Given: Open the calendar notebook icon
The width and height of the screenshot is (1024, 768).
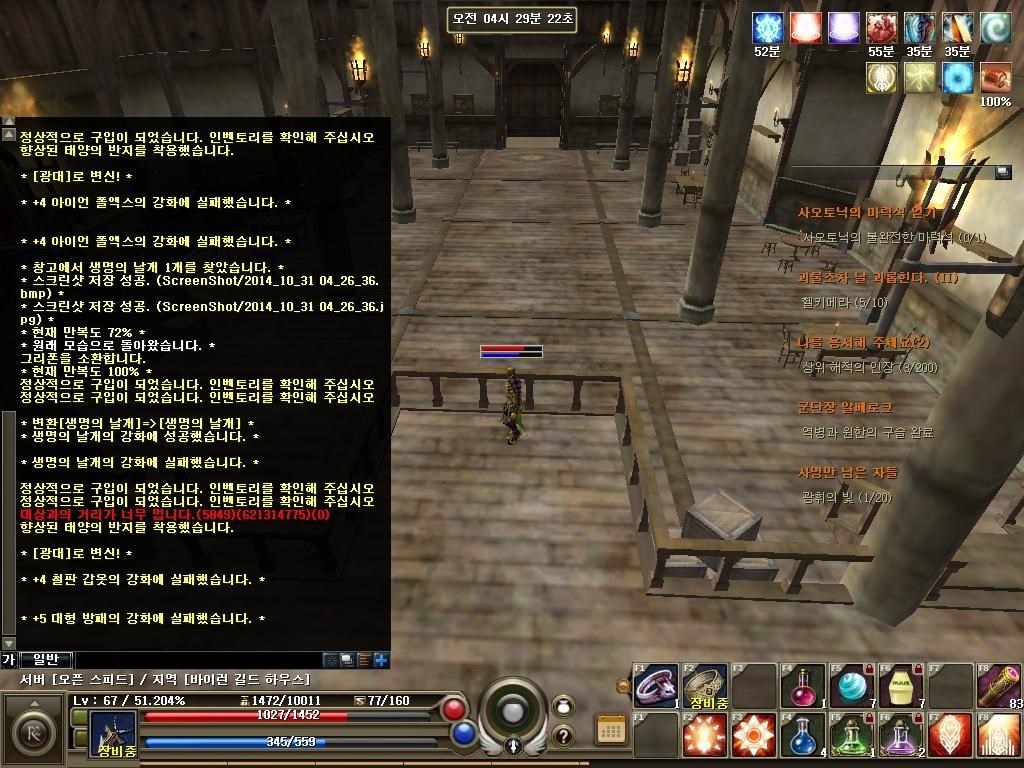Looking at the screenshot, I should click(610, 729).
